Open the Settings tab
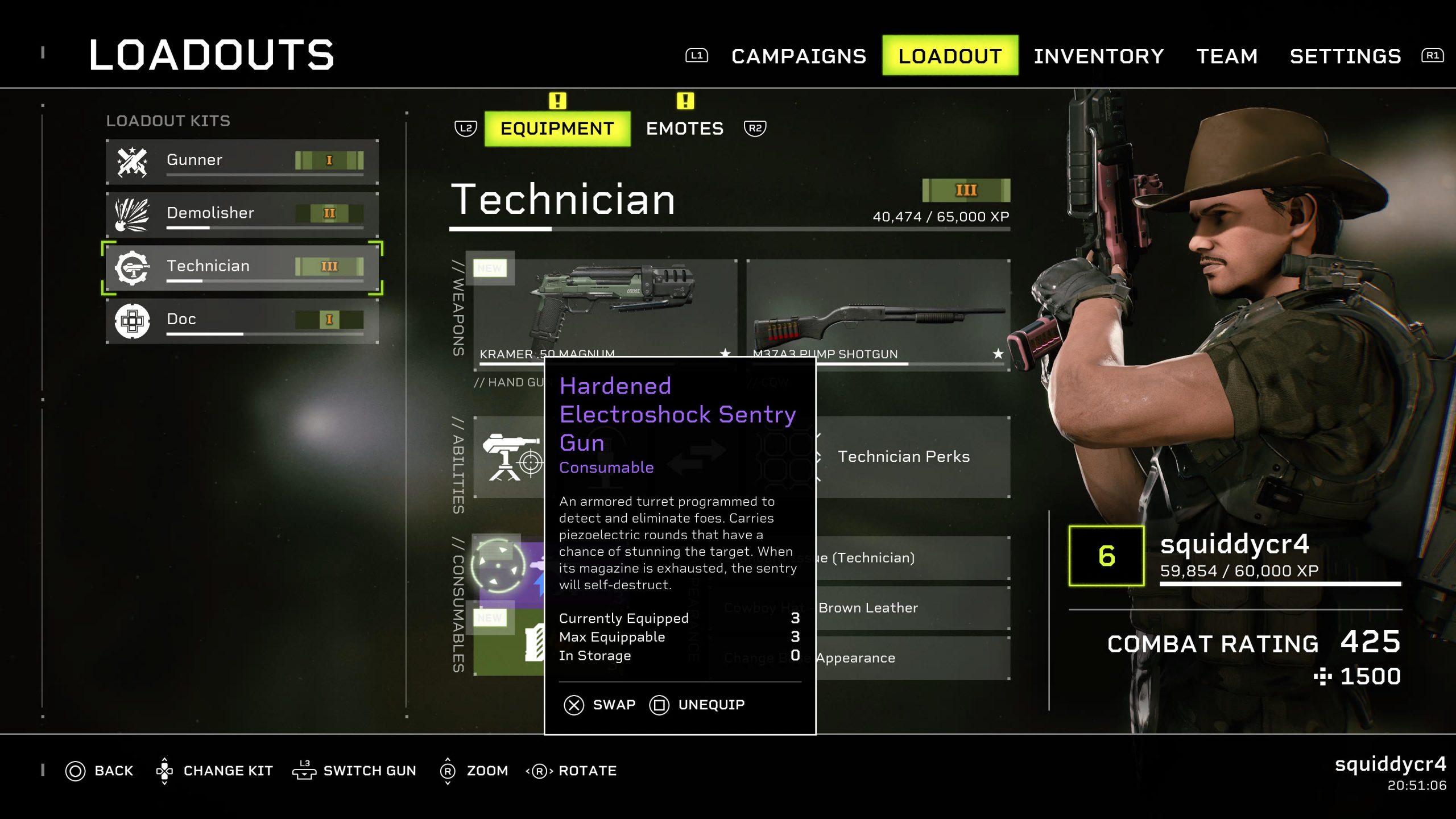The image size is (1456, 819). [1345, 56]
